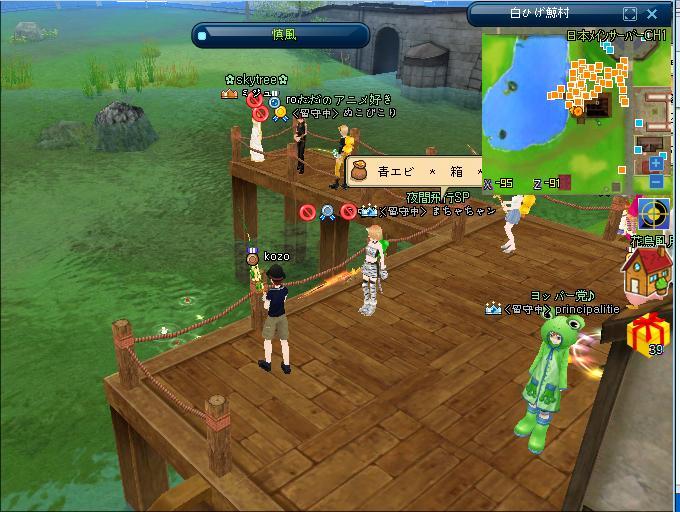The width and height of the screenshot is (680, 512).
Task: Zoom out the minimap with minus button
Action: click(x=656, y=181)
